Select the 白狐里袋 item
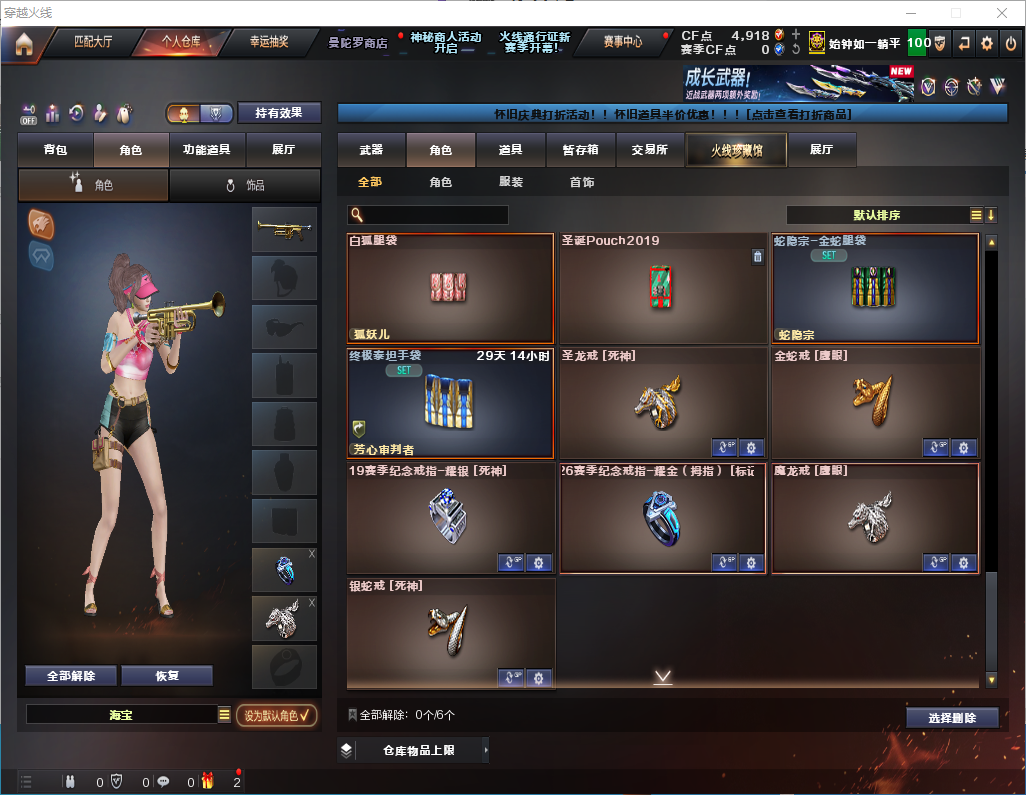This screenshot has width=1026, height=795. pos(450,289)
